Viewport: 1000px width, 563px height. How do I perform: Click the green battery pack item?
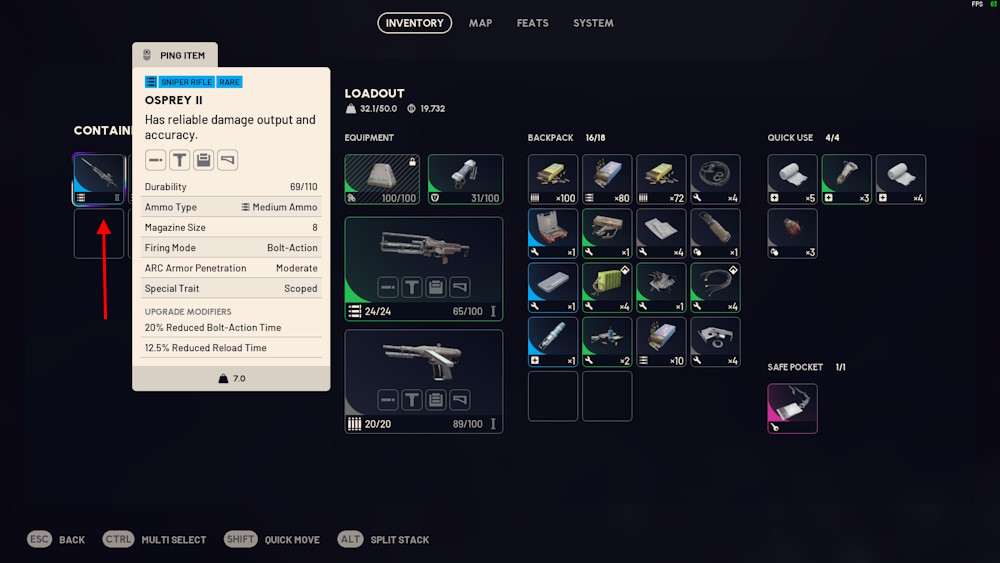(607, 288)
